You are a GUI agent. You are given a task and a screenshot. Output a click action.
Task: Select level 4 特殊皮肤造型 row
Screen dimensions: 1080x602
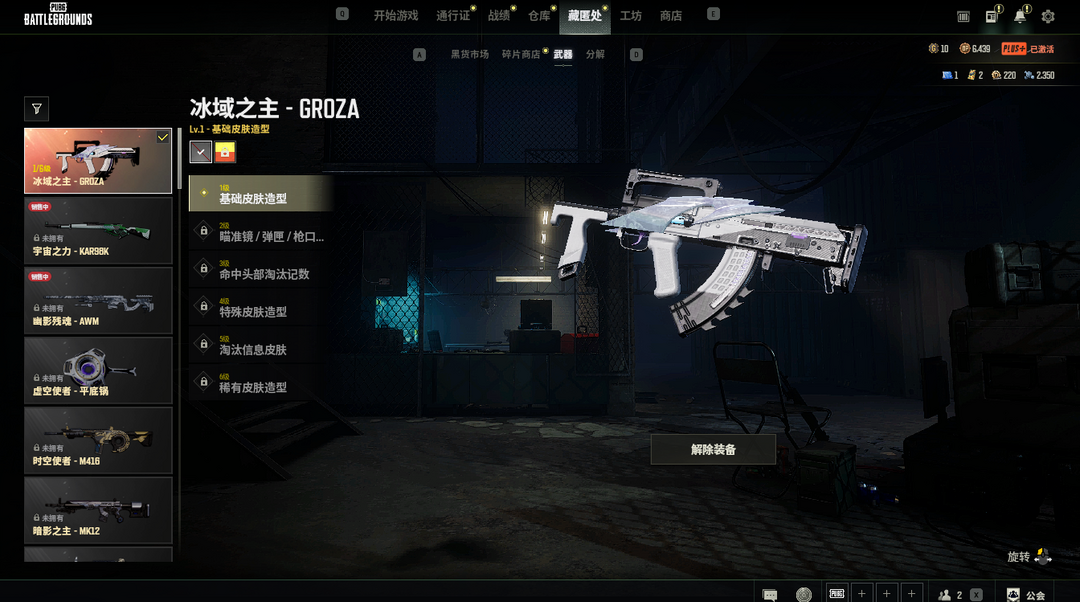click(x=260, y=307)
